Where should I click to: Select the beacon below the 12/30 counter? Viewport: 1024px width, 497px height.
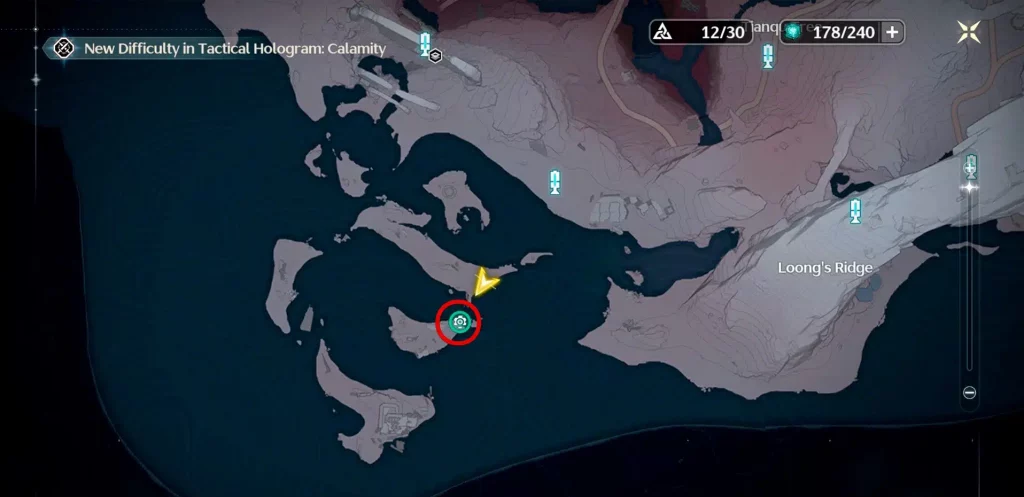[x=767, y=56]
